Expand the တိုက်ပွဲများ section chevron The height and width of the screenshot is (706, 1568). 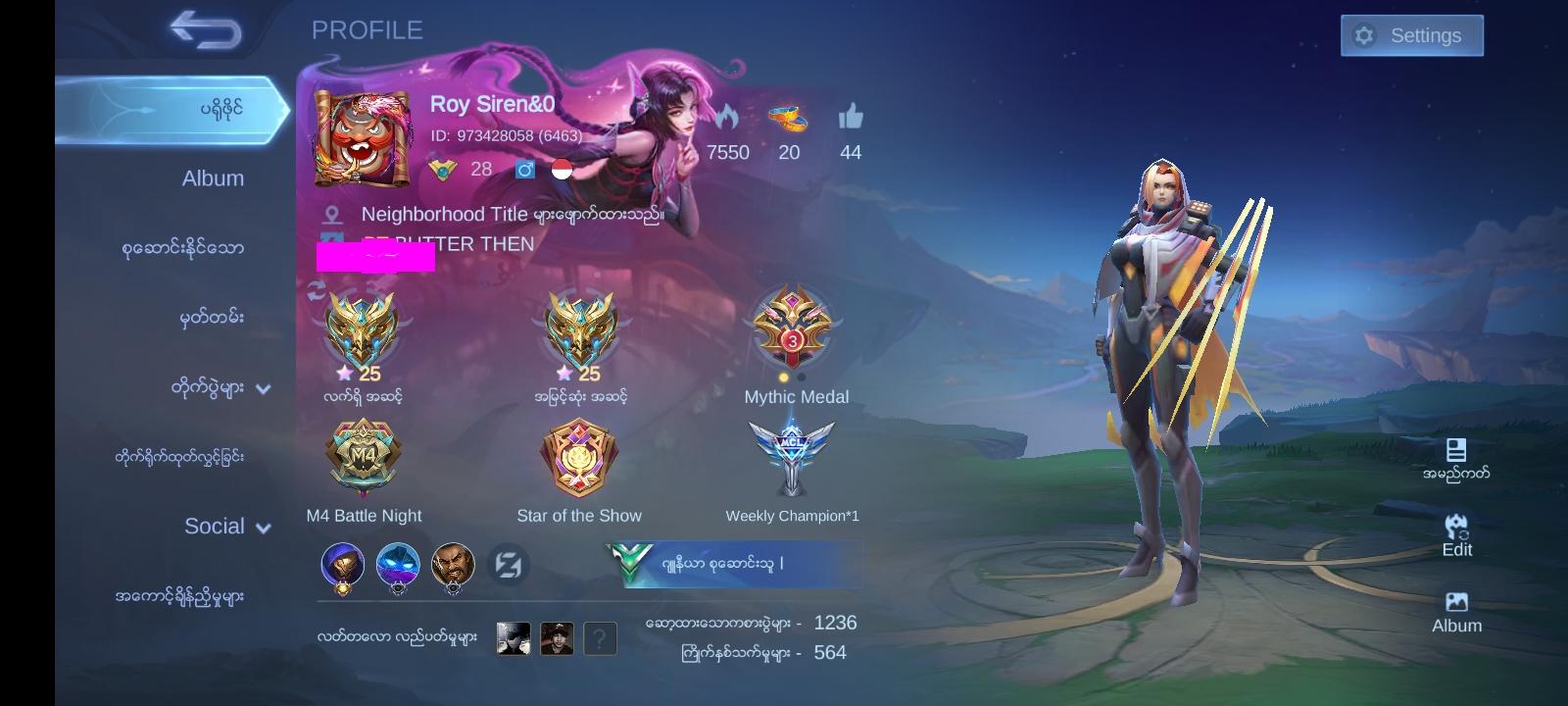262,388
